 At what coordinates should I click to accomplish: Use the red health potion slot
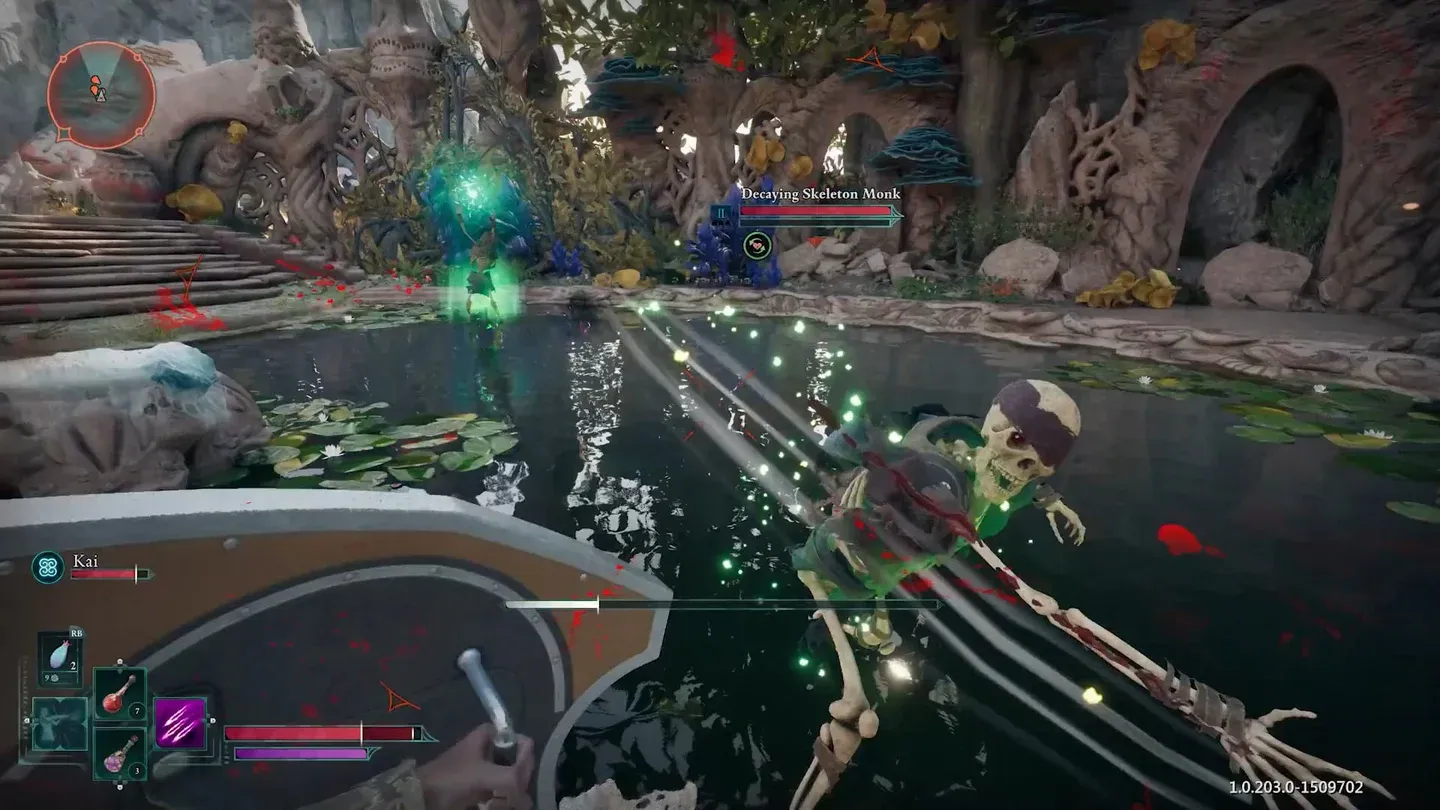pos(120,693)
